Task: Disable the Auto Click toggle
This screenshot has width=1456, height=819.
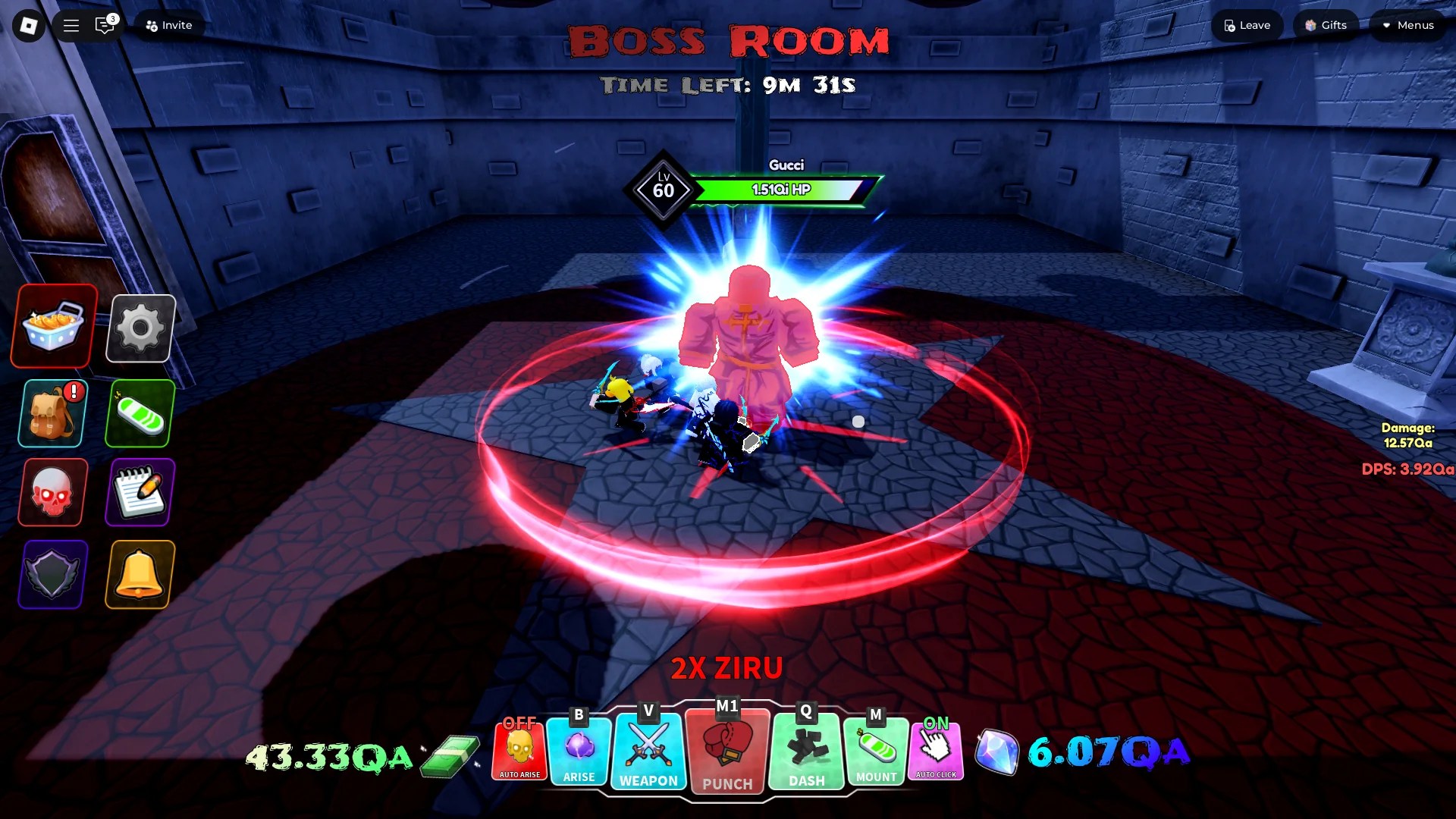Action: tap(936, 751)
